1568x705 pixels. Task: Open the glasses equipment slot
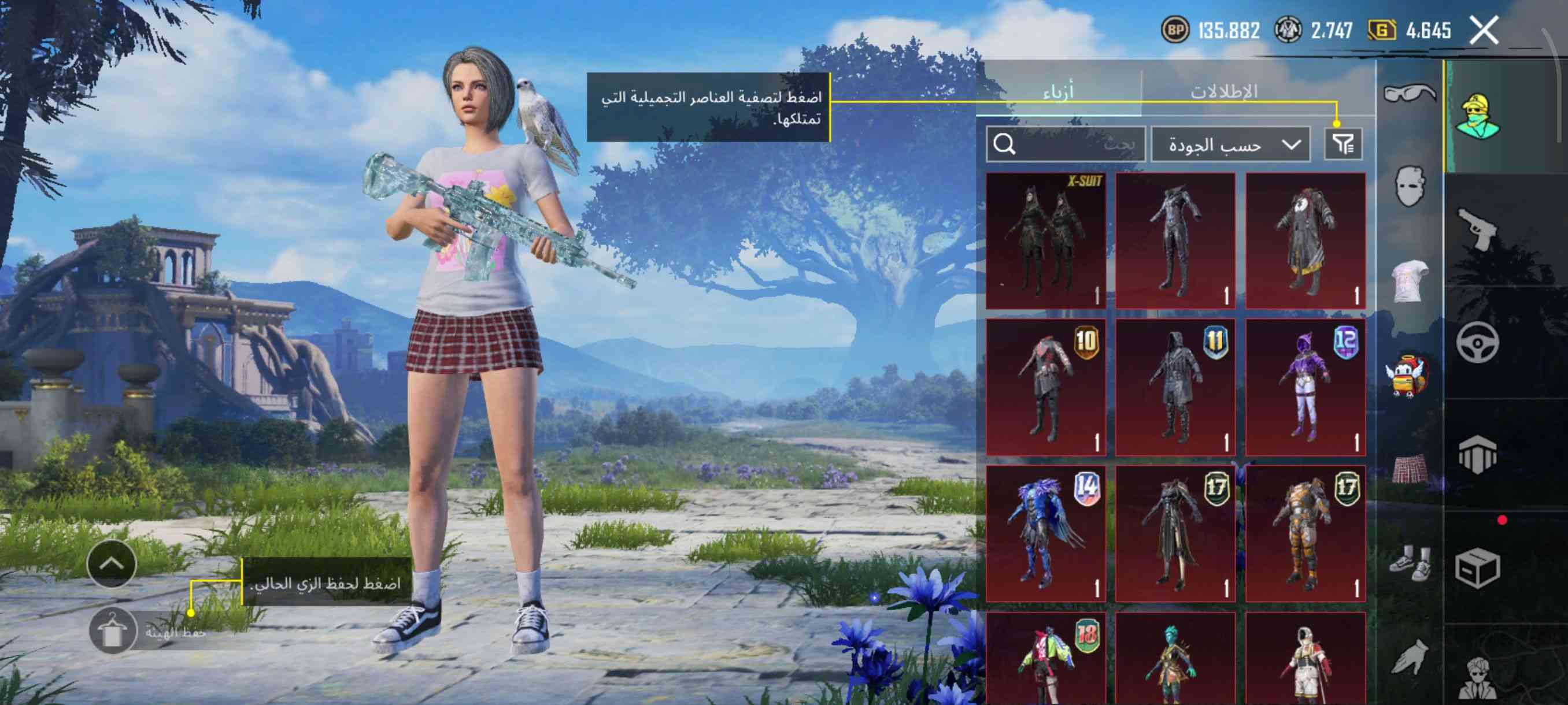point(1409,93)
